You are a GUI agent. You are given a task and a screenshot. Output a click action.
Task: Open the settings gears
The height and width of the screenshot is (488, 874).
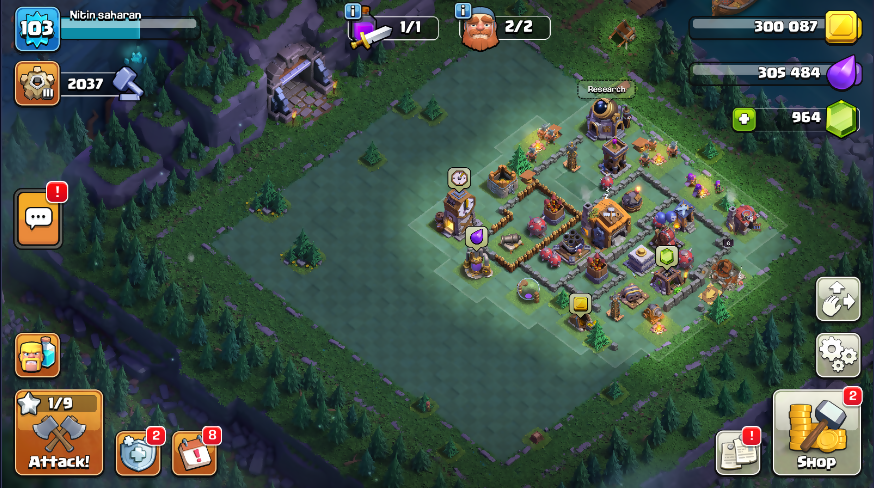pyautogui.click(x=837, y=354)
